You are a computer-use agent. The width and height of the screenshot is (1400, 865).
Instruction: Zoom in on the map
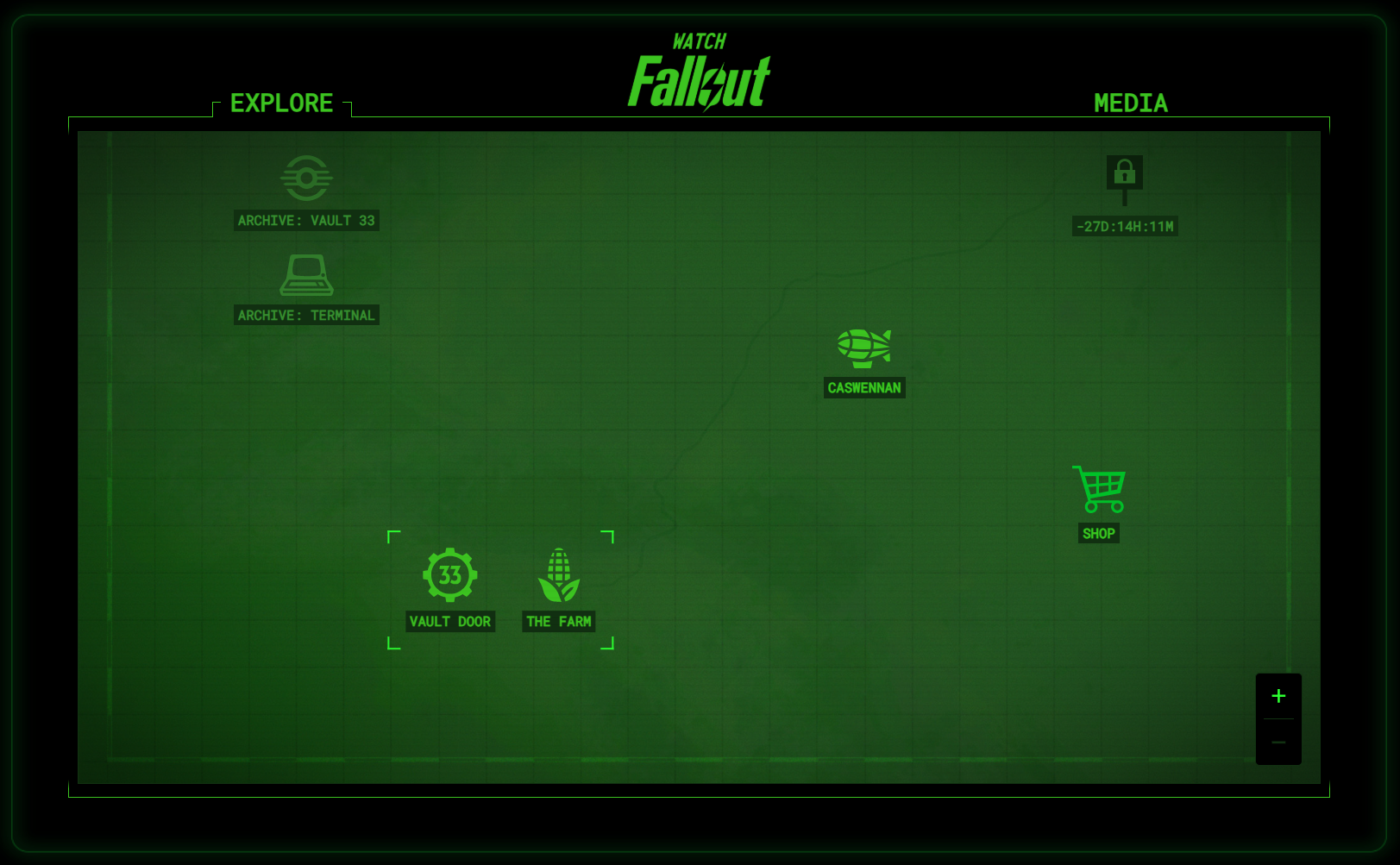[x=1278, y=696]
